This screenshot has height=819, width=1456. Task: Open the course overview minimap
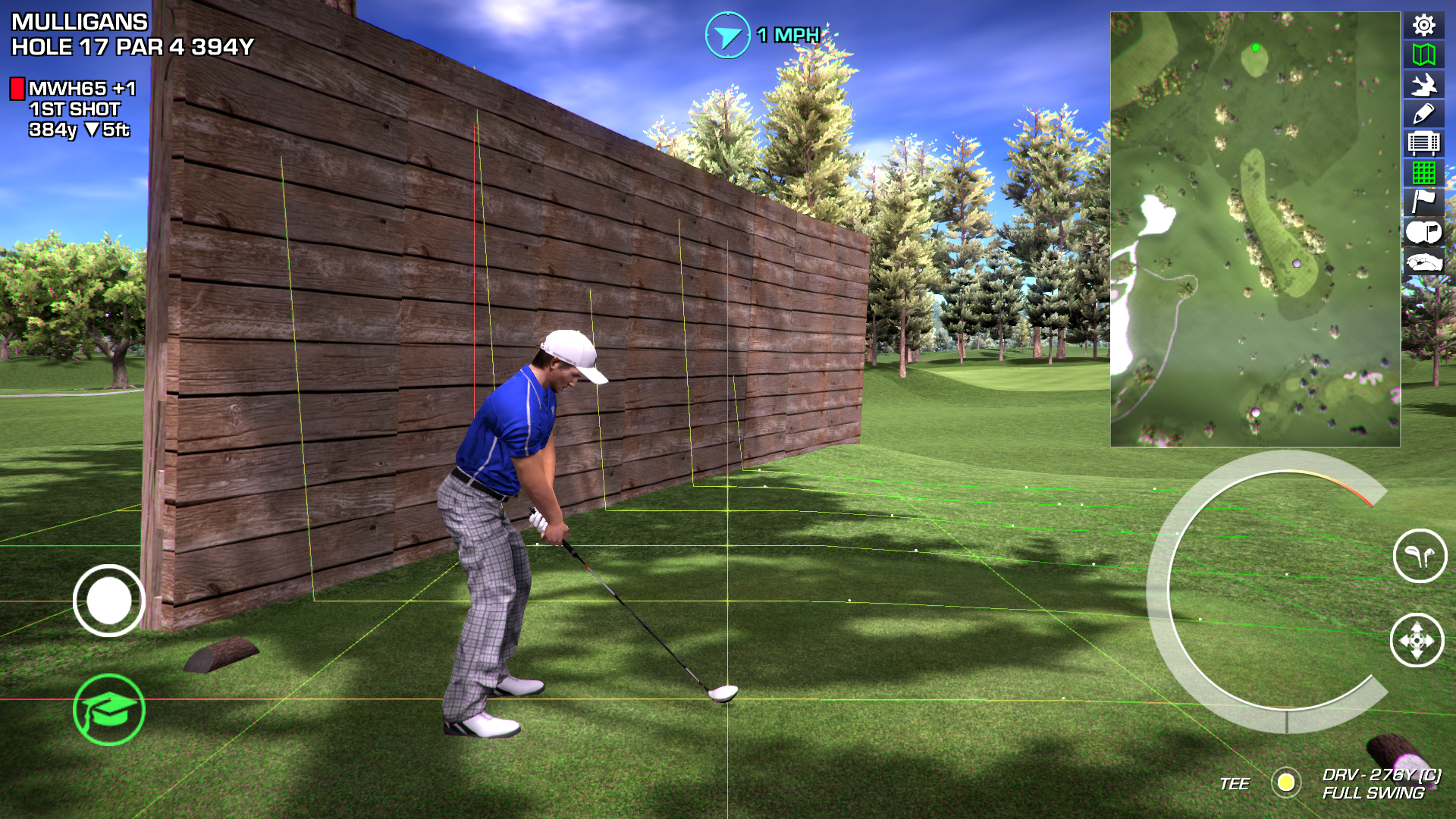1254,229
